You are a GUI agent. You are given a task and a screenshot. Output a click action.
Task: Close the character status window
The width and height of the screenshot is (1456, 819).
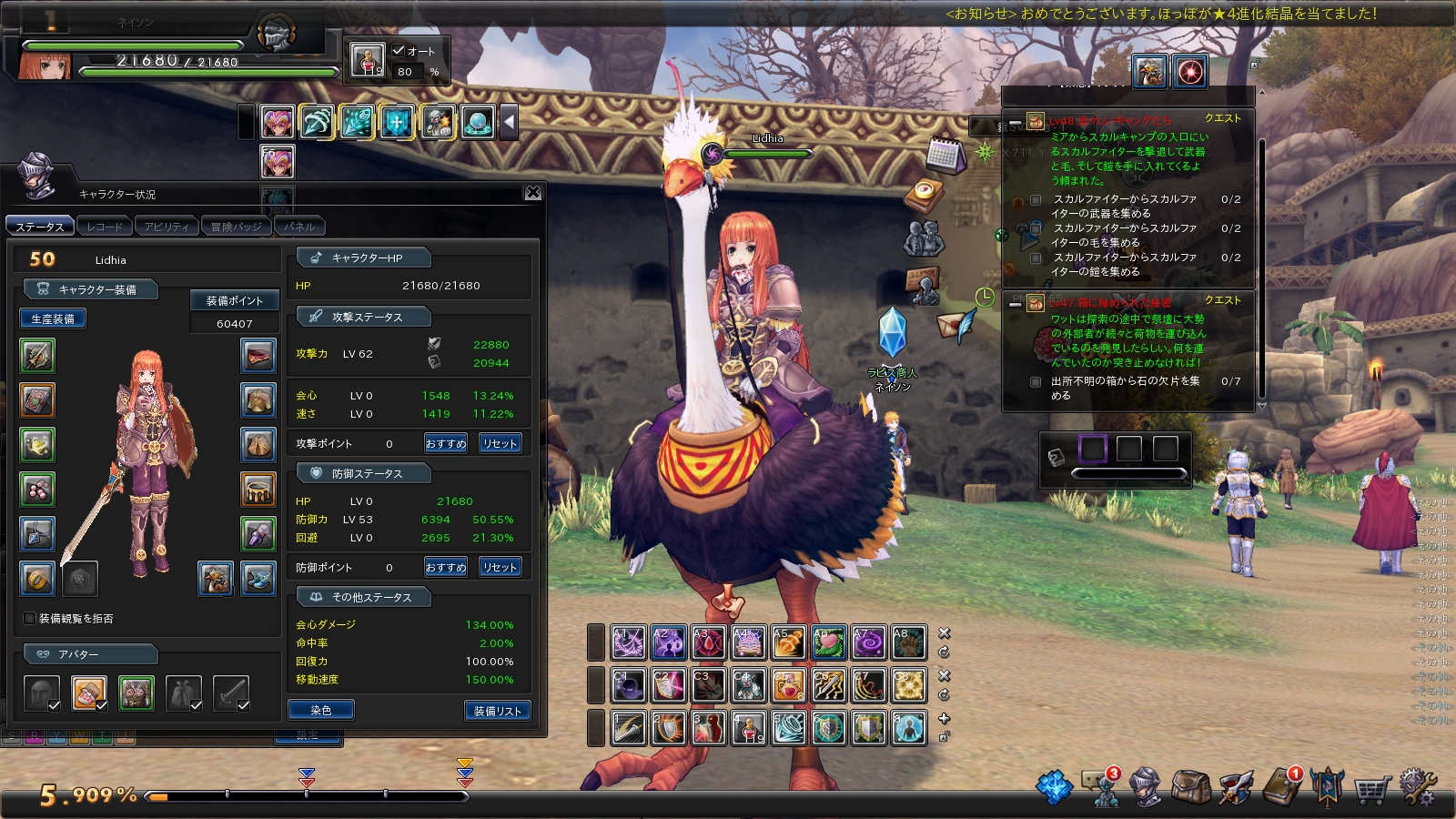(x=533, y=193)
